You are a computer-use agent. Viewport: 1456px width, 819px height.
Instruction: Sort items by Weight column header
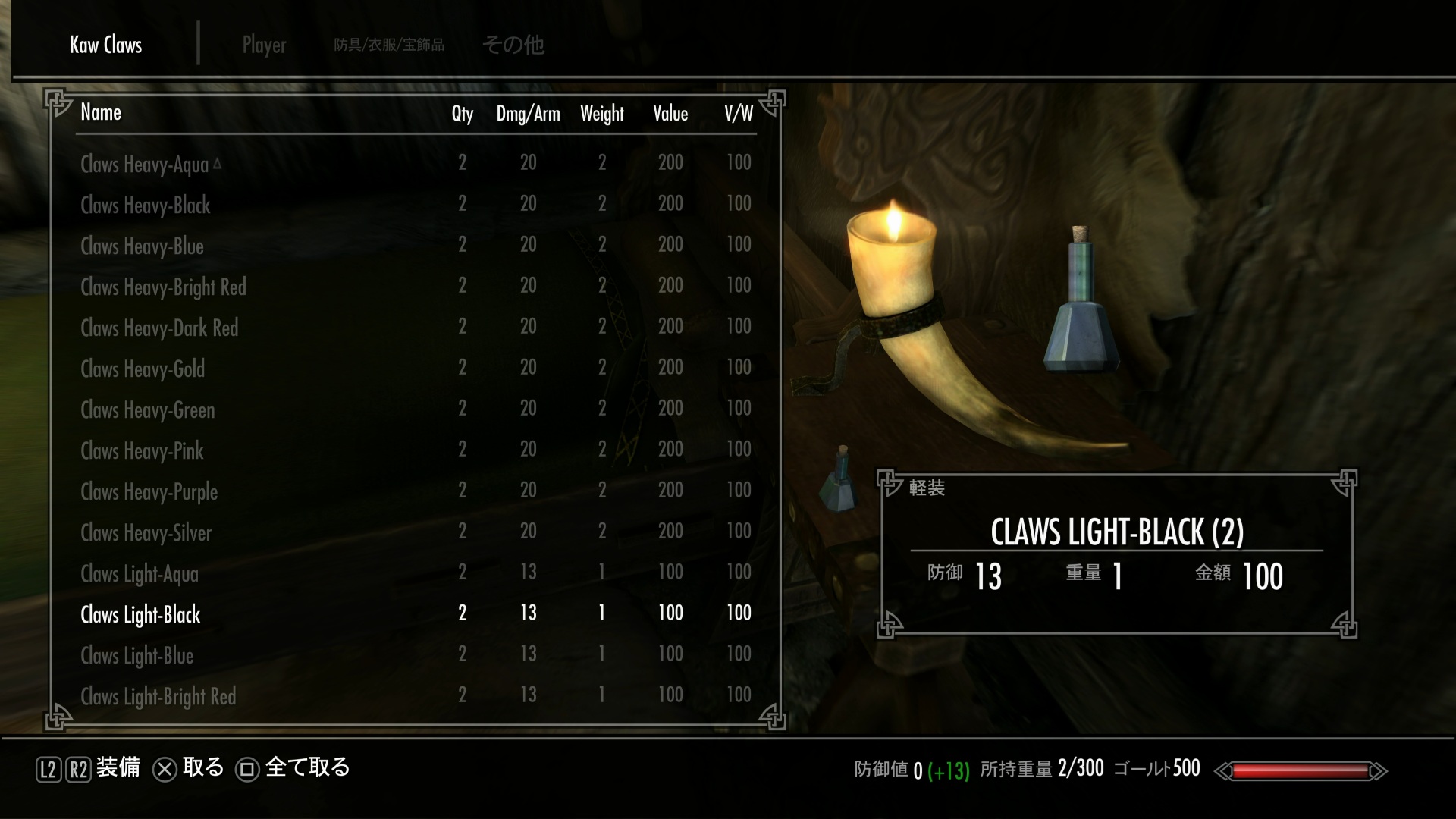click(602, 114)
